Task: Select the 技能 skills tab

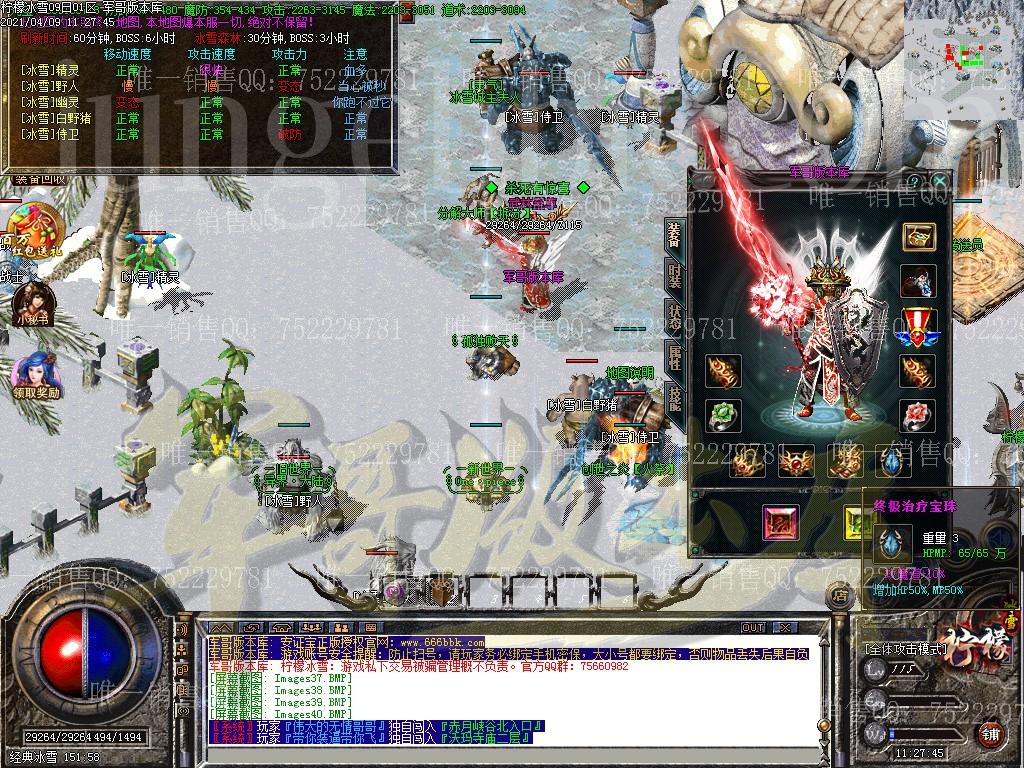Action: click(675, 398)
